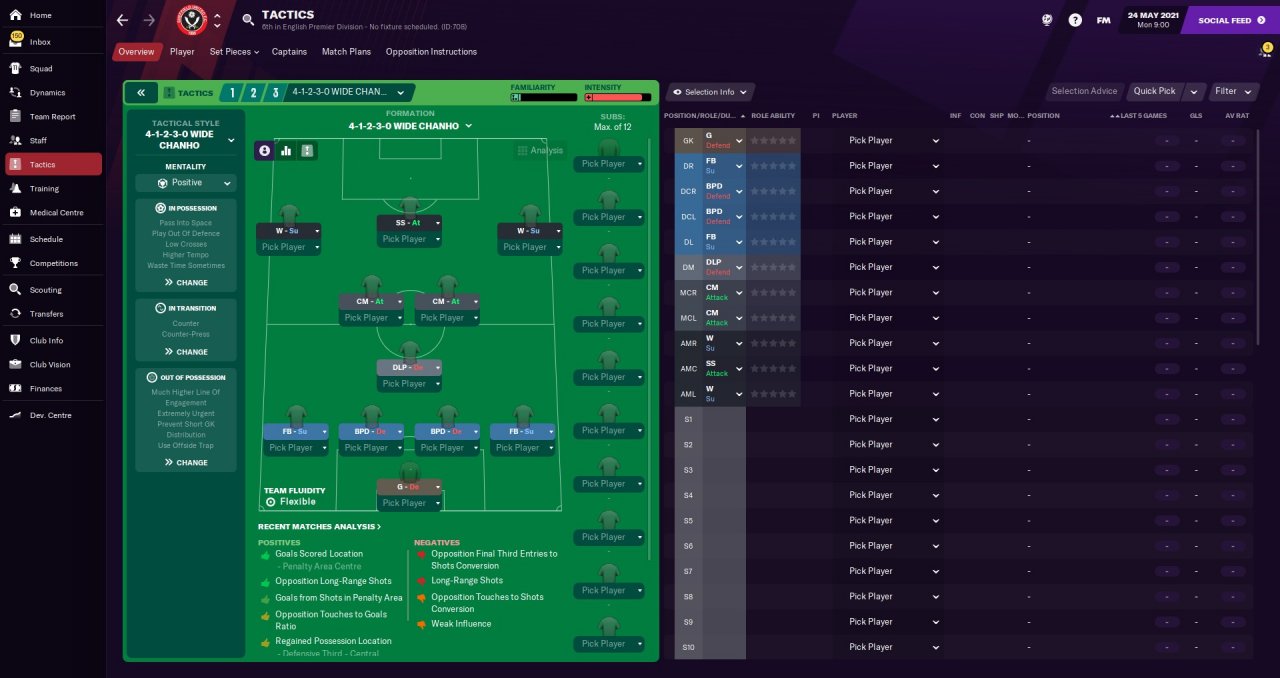Change the In Possession instructions
Screen dimensions: 1280x678
[186, 283]
